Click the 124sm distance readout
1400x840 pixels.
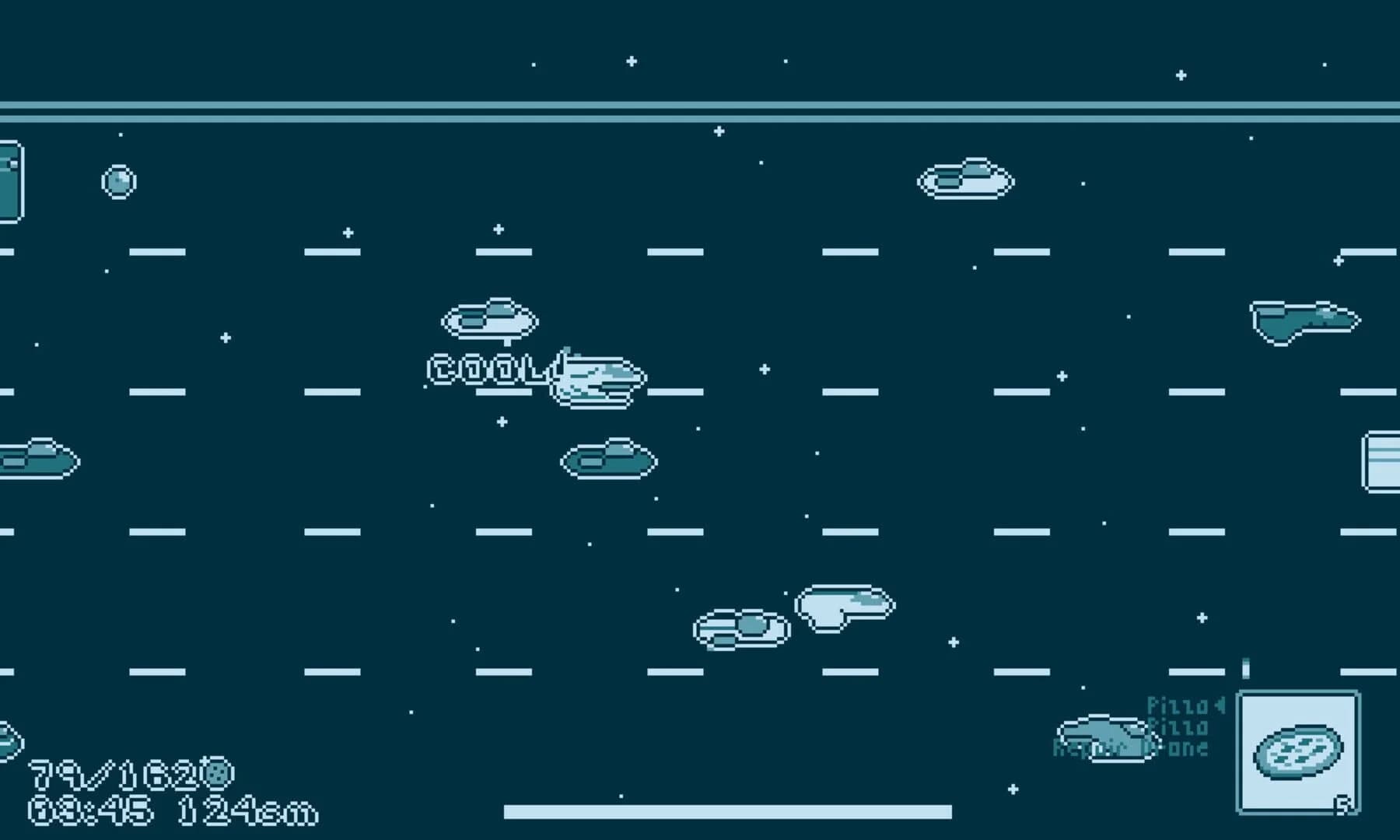(x=249, y=811)
